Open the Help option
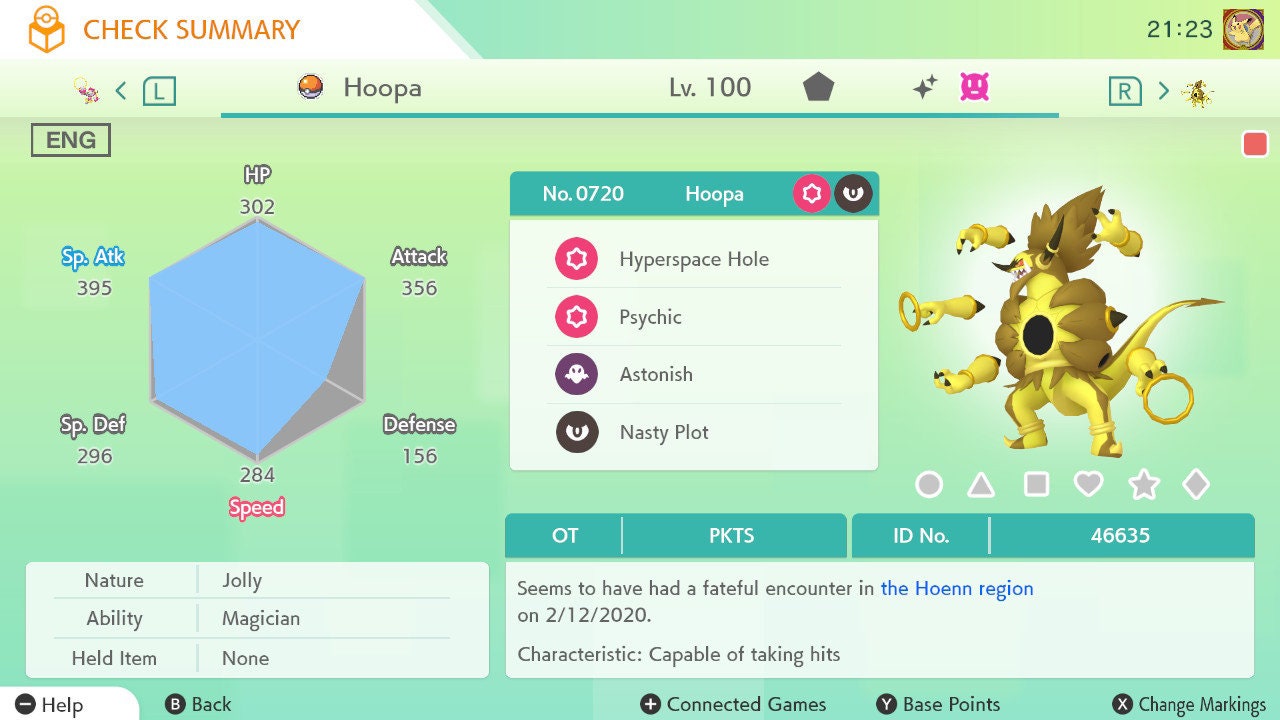 [50, 705]
